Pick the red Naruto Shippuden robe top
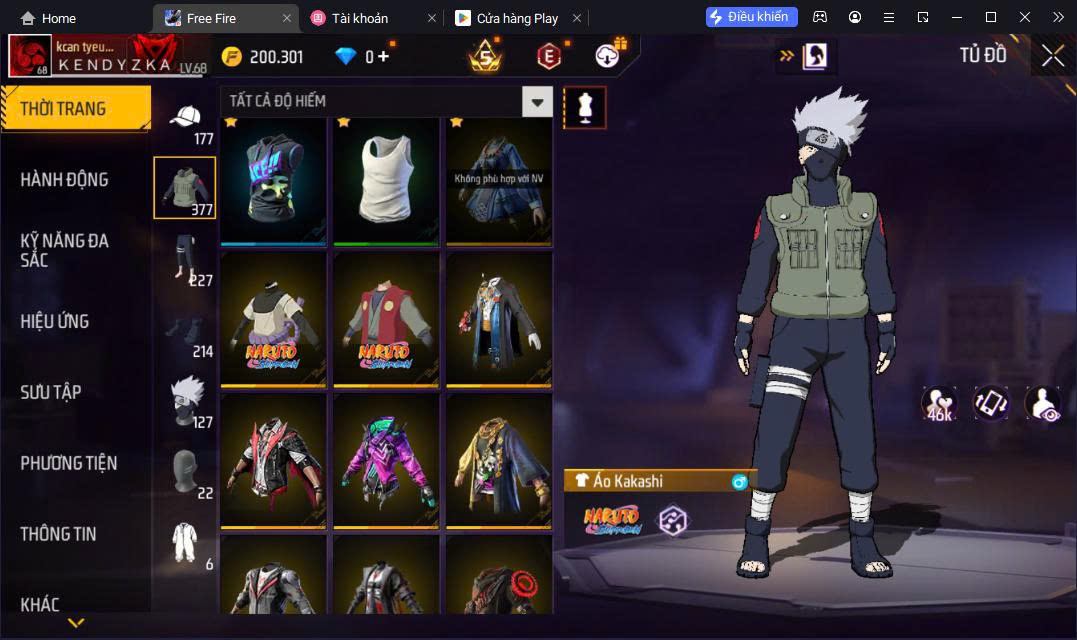Image resolution: width=1077 pixels, height=640 pixels. click(385, 319)
